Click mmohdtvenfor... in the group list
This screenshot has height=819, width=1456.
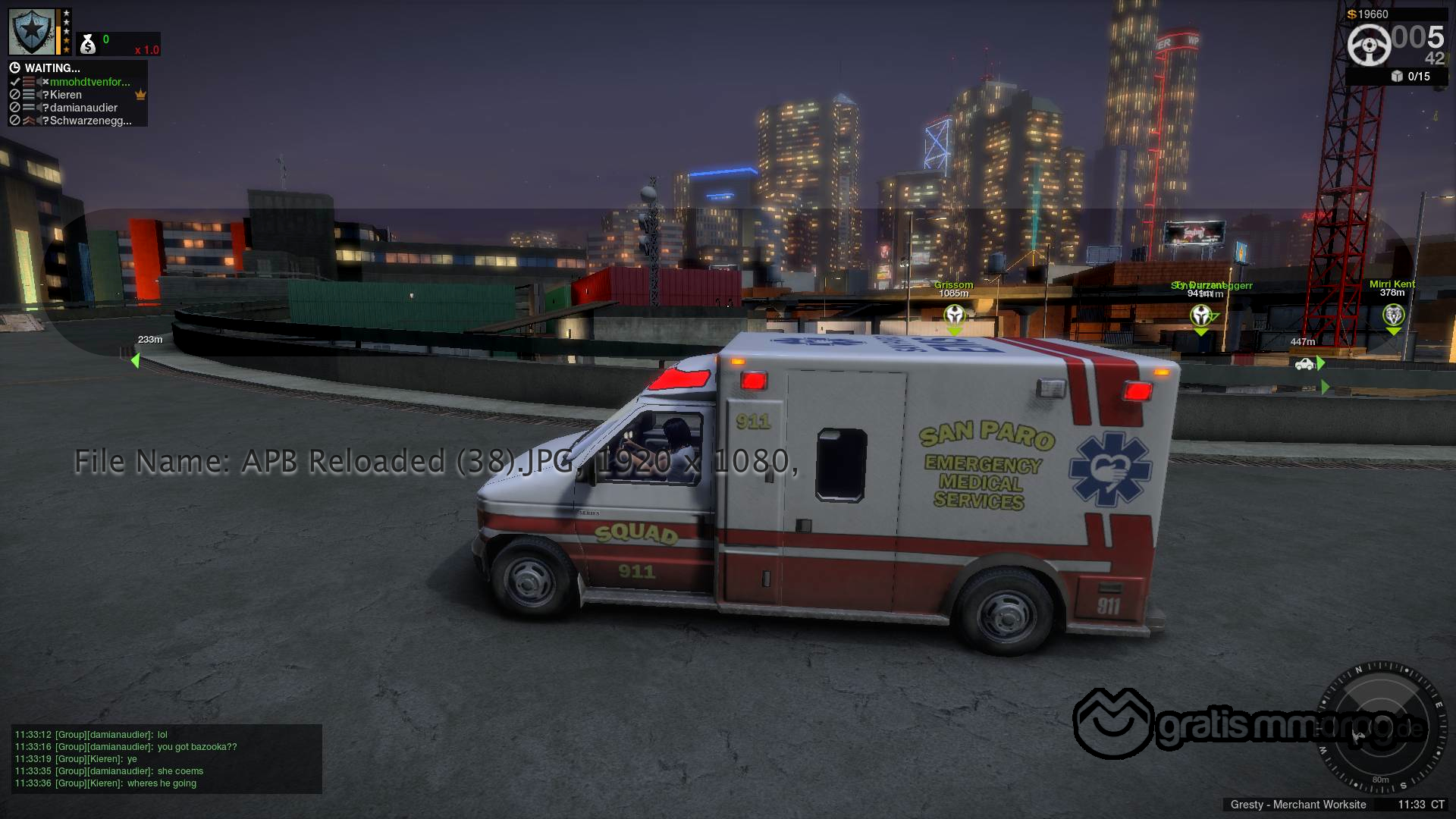[x=89, y=82]
